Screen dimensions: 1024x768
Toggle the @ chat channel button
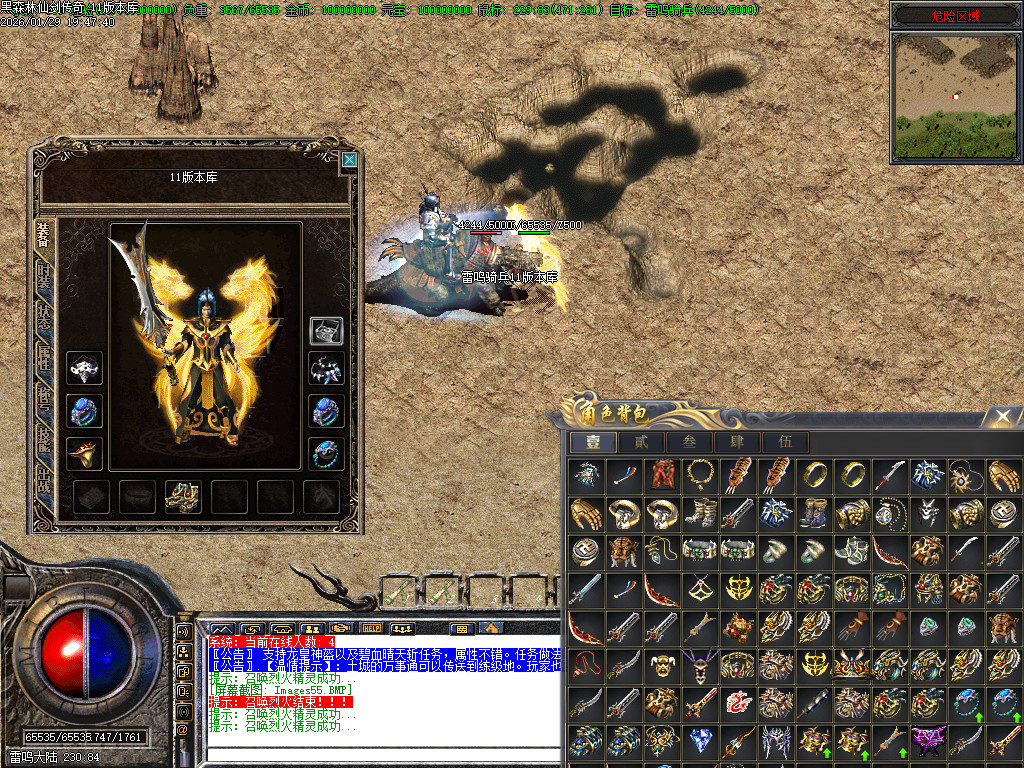(x=183, y=729)
